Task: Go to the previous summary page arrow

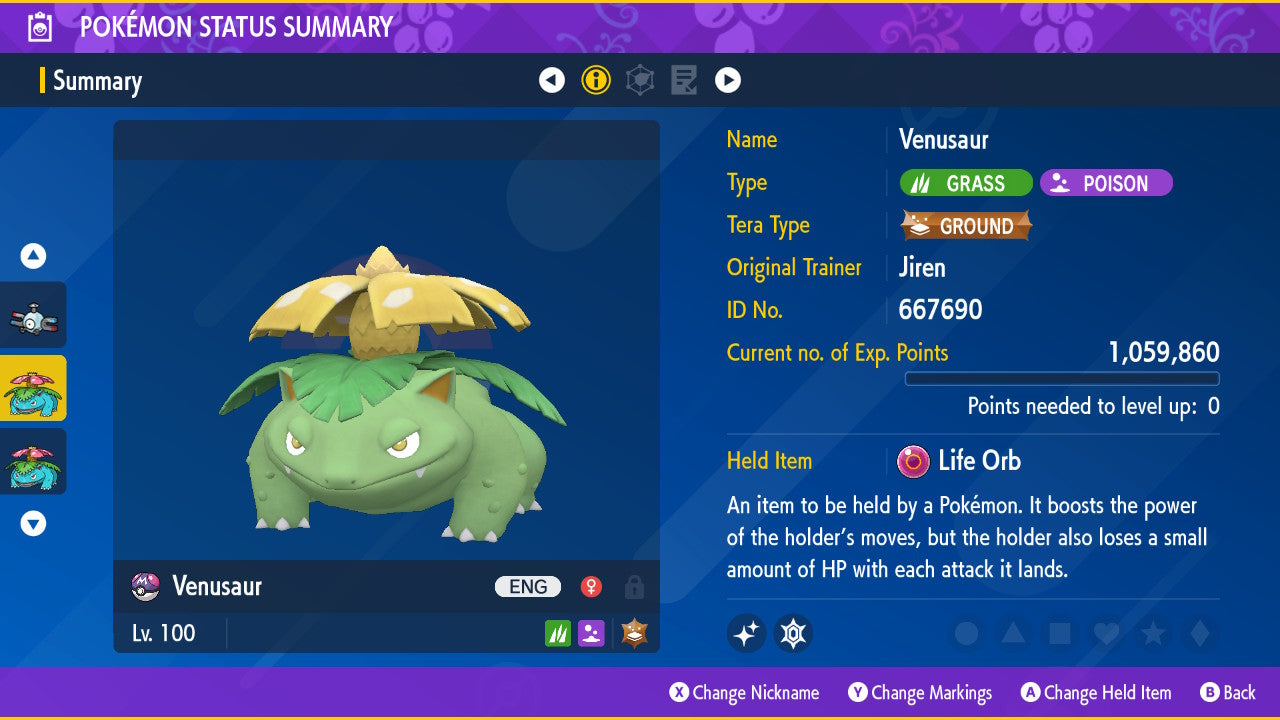Action: 552,81
